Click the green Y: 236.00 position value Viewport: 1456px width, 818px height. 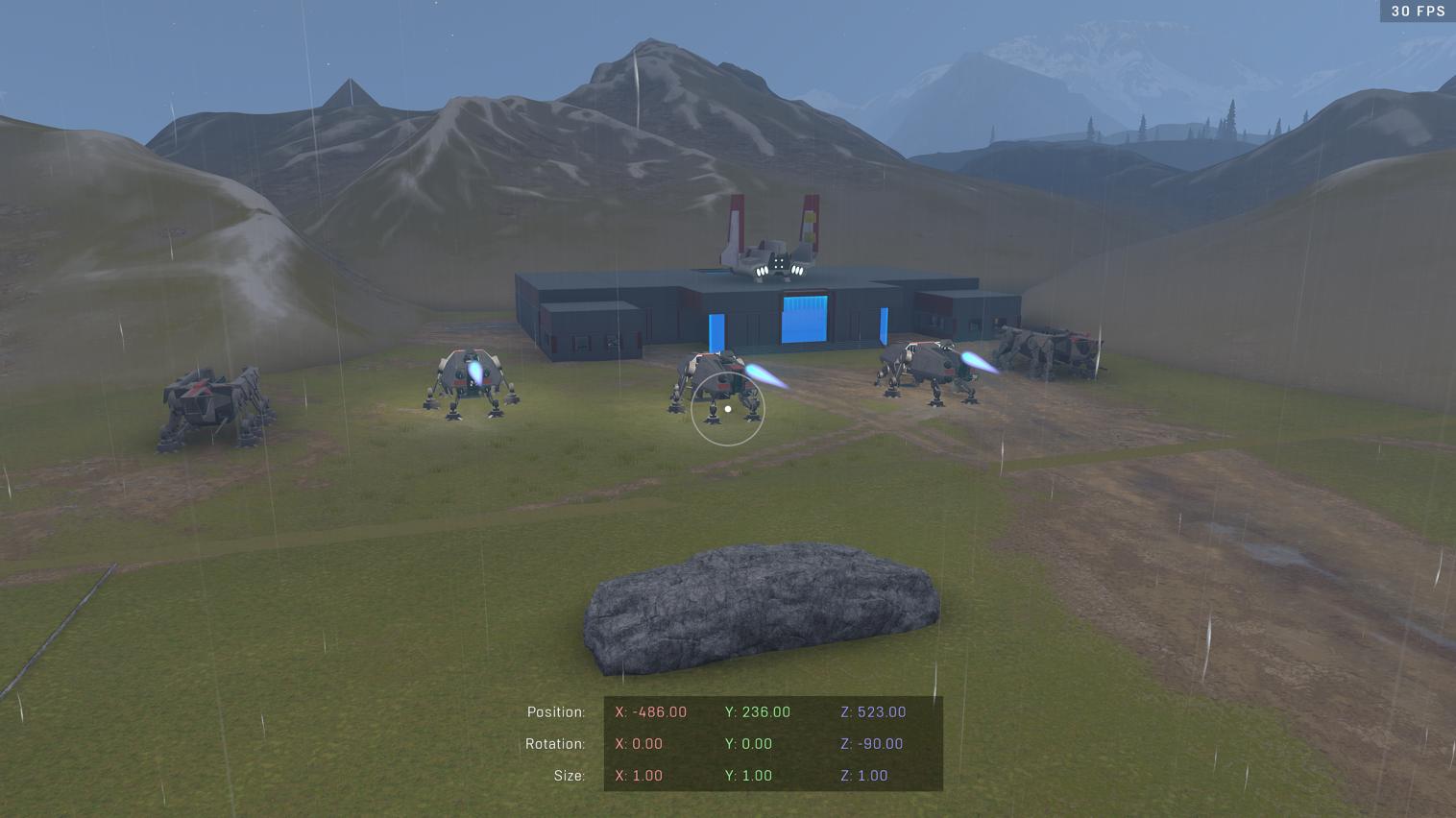click(x=757, y=711)
